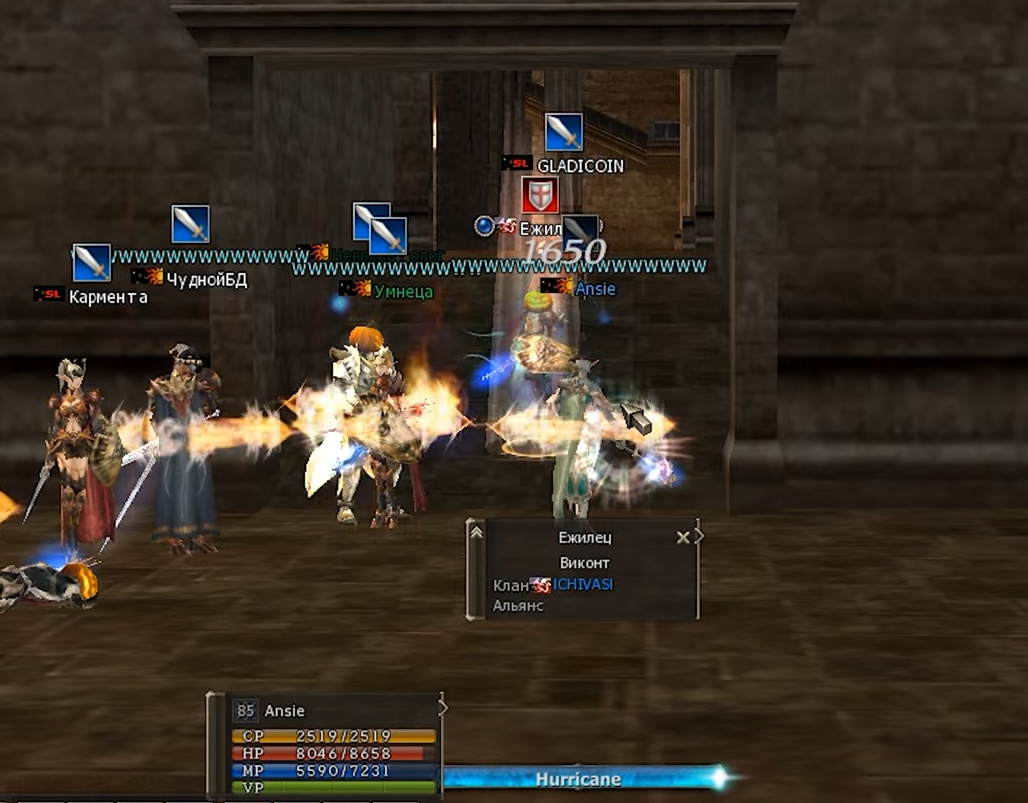1028x803 pixels.
Task: Expand the Ansie status window arrow
Action: [x=443, y=707]
